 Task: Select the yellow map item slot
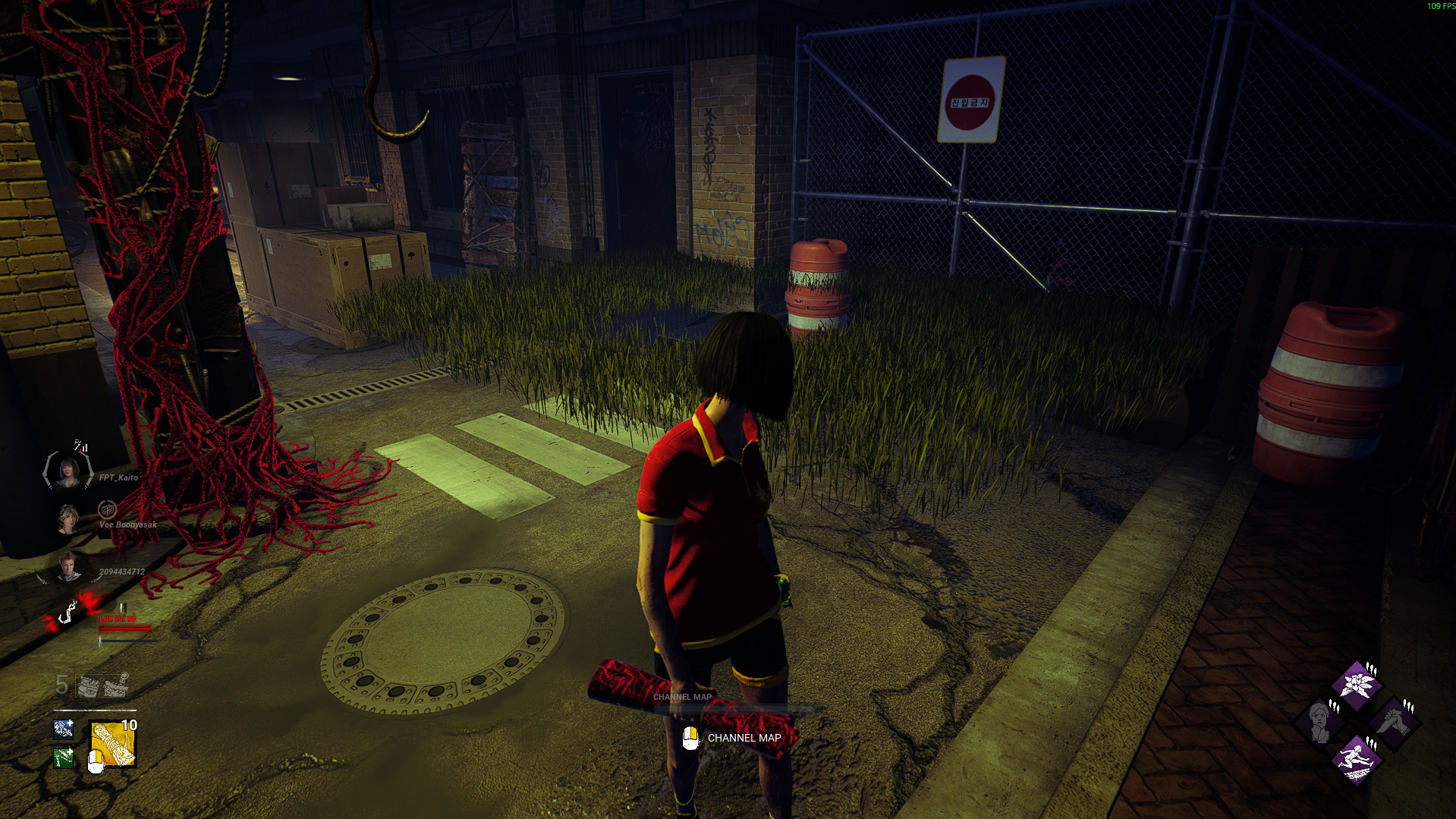[x=113, y=744]
